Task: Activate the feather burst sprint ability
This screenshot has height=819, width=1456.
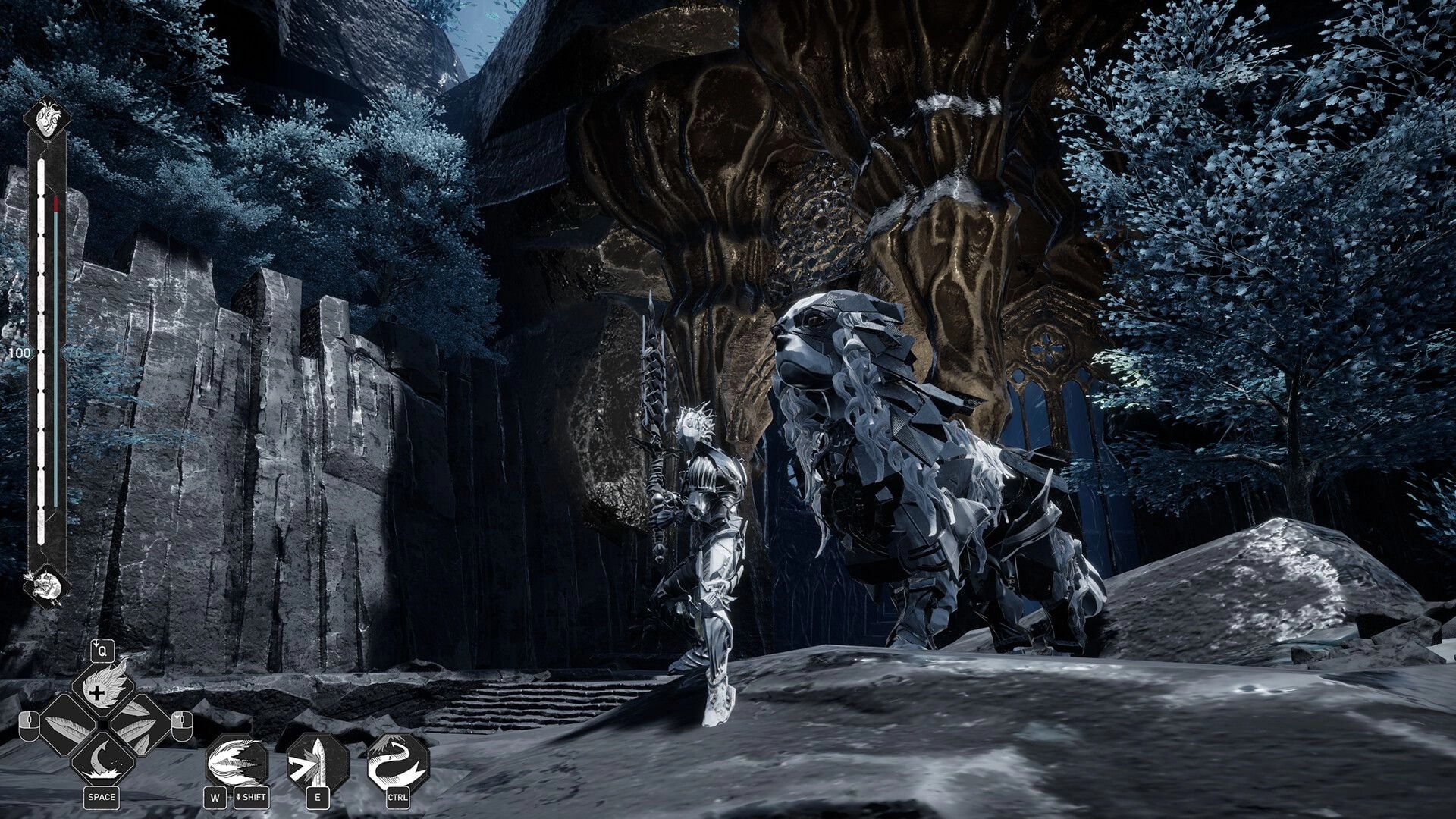Action: (x=237, y=760)
